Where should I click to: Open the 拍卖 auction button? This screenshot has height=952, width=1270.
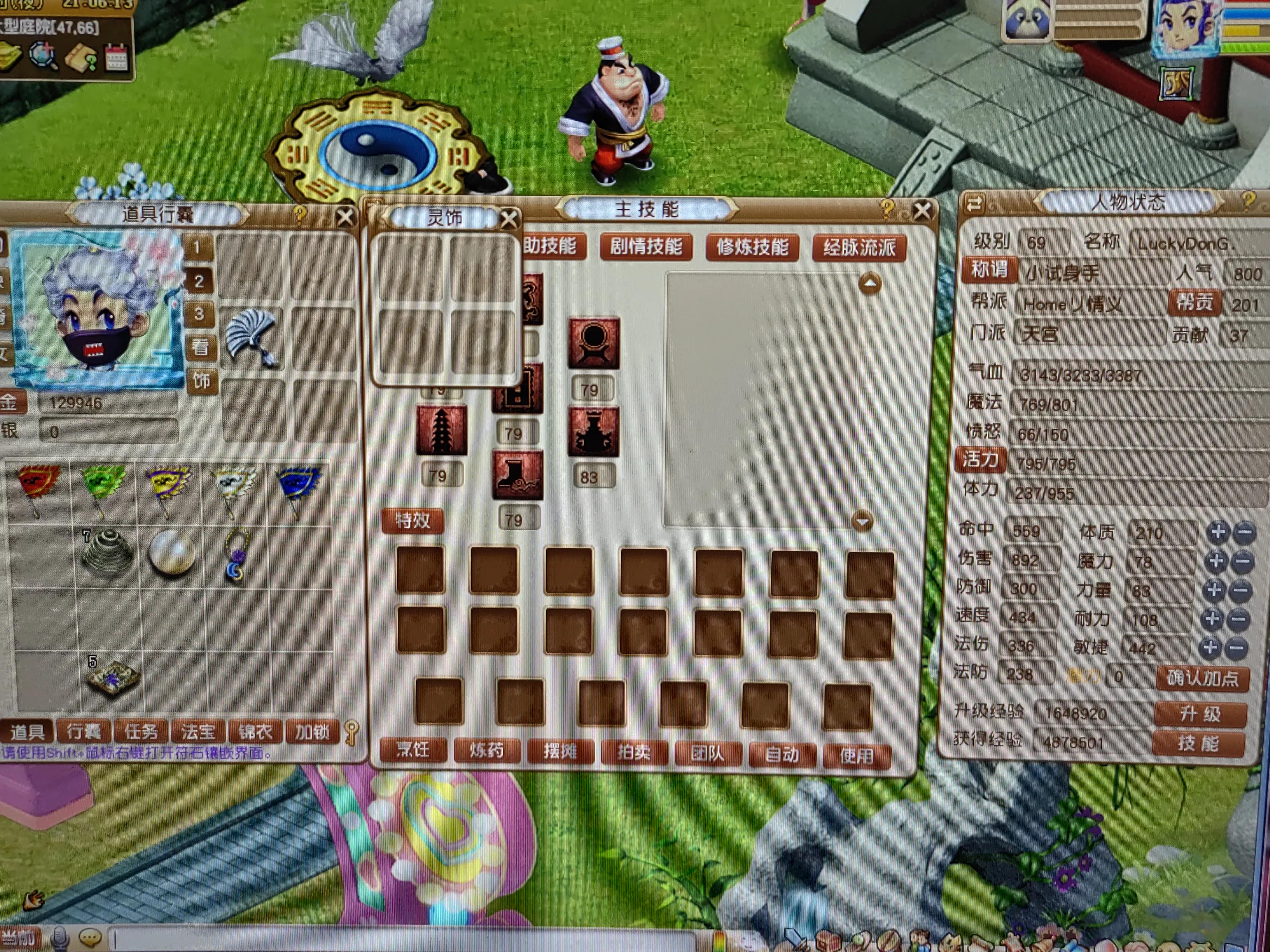coord(634,752)
